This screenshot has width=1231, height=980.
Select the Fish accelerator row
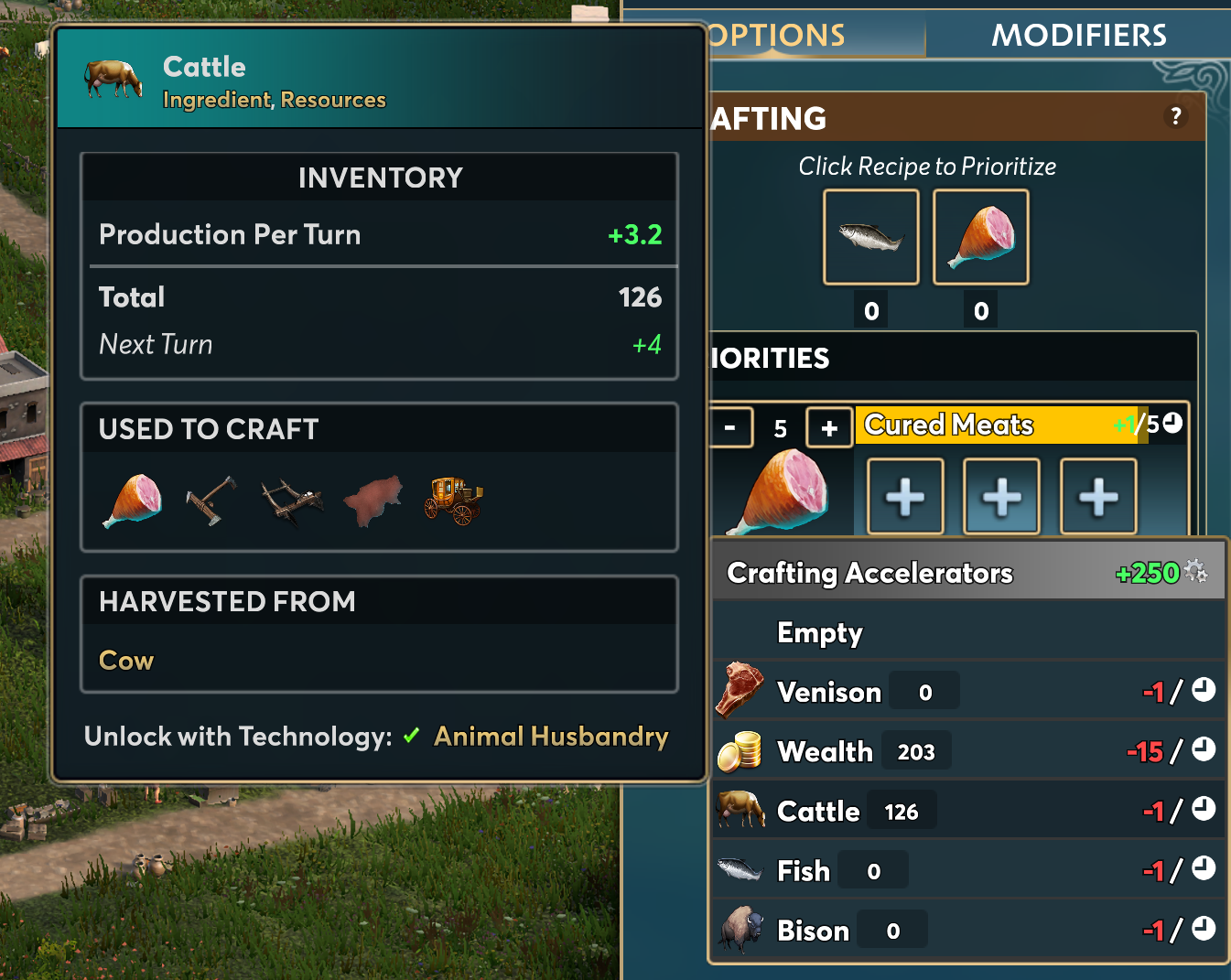tap(803, 870)
